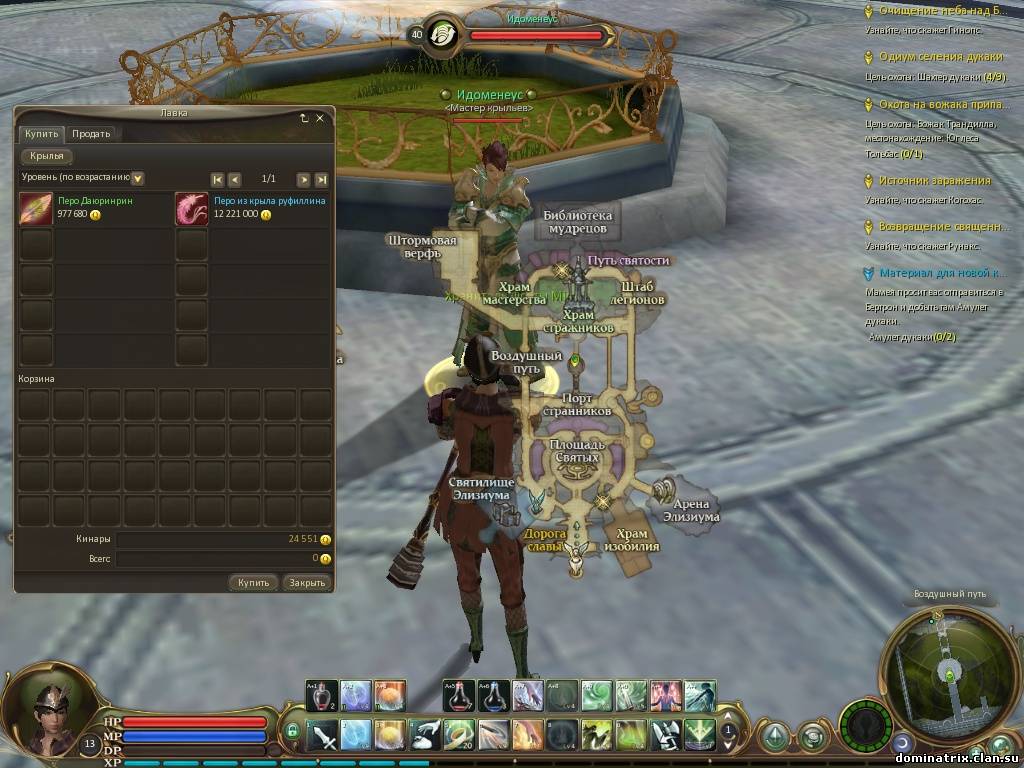
Task: Confirm purchase with the Купить button
Action: click(253, 582)
